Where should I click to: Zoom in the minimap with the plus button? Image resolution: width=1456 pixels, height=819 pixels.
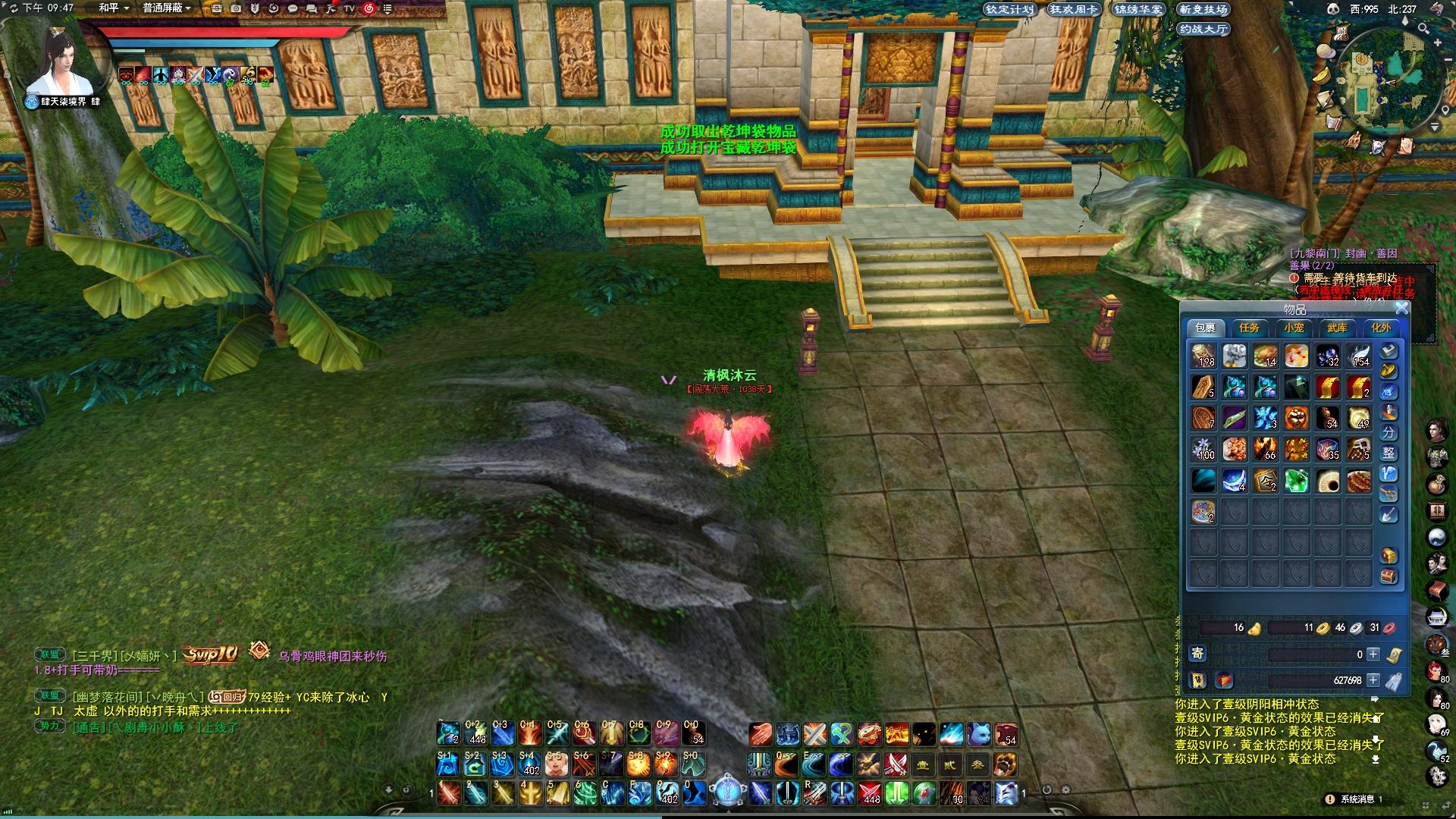(1438, 43)
